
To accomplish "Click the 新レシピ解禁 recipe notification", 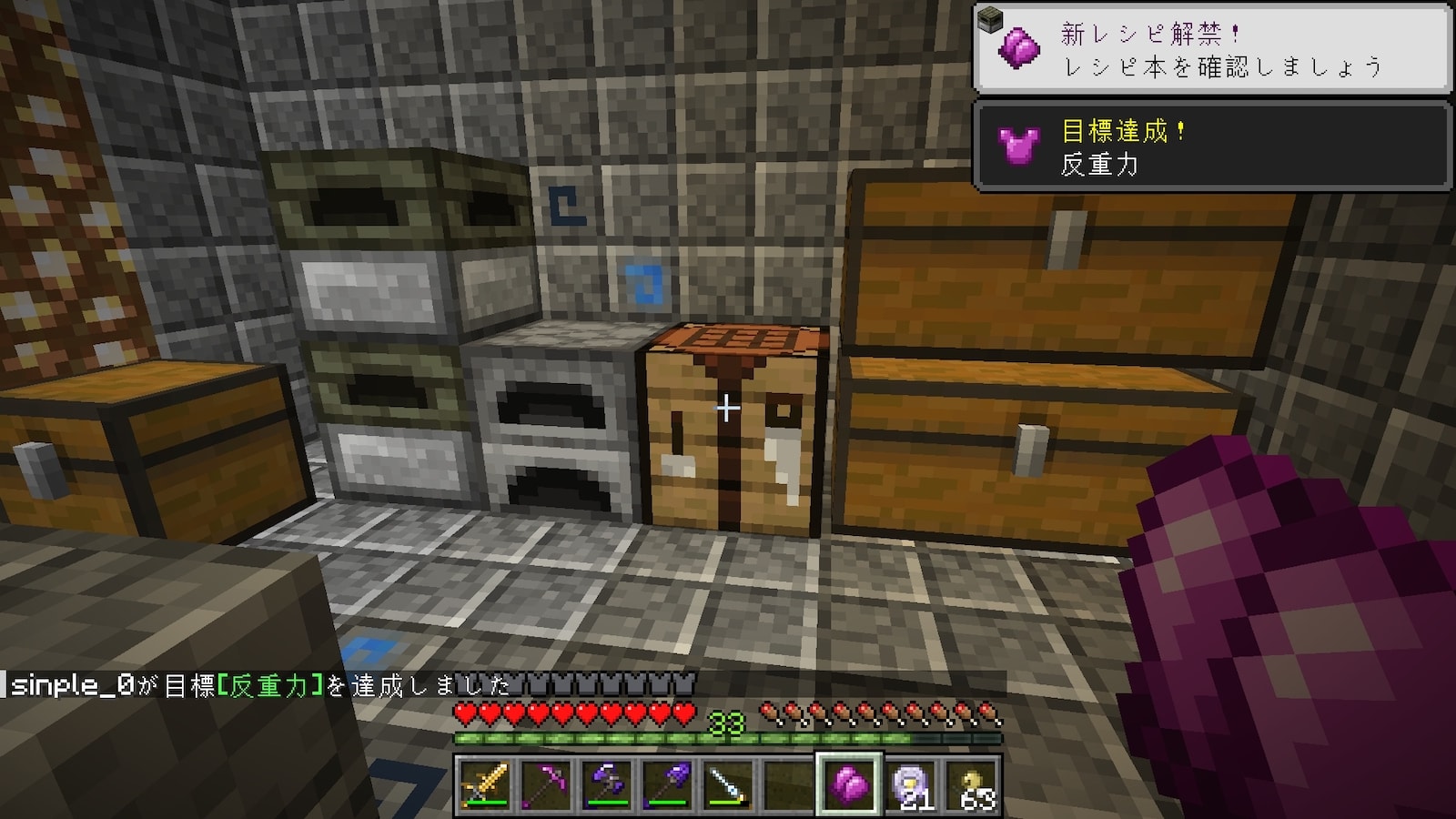I will pos(1212,49).
